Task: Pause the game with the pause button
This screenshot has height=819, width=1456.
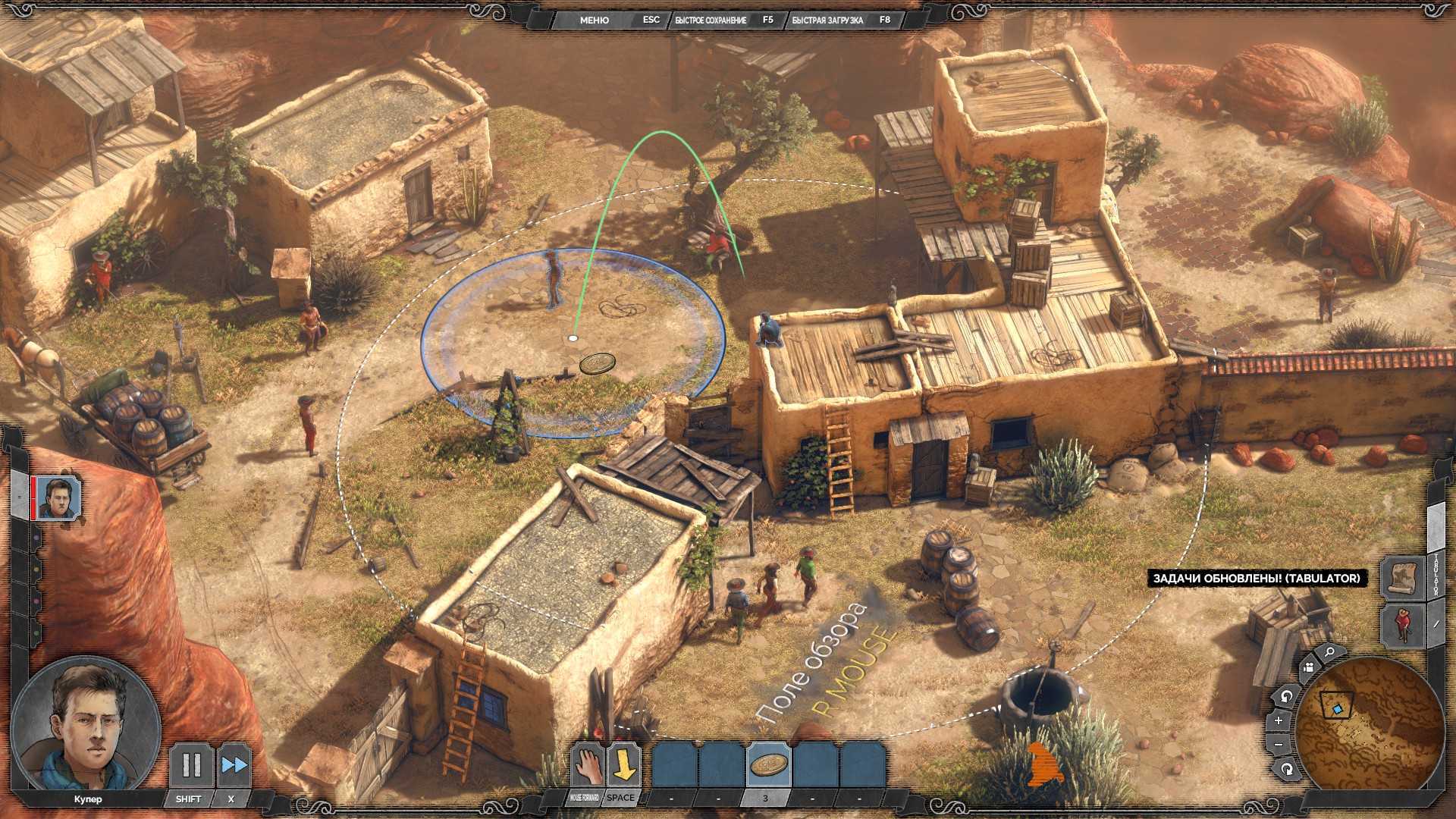Action: (x=190, y=765)
